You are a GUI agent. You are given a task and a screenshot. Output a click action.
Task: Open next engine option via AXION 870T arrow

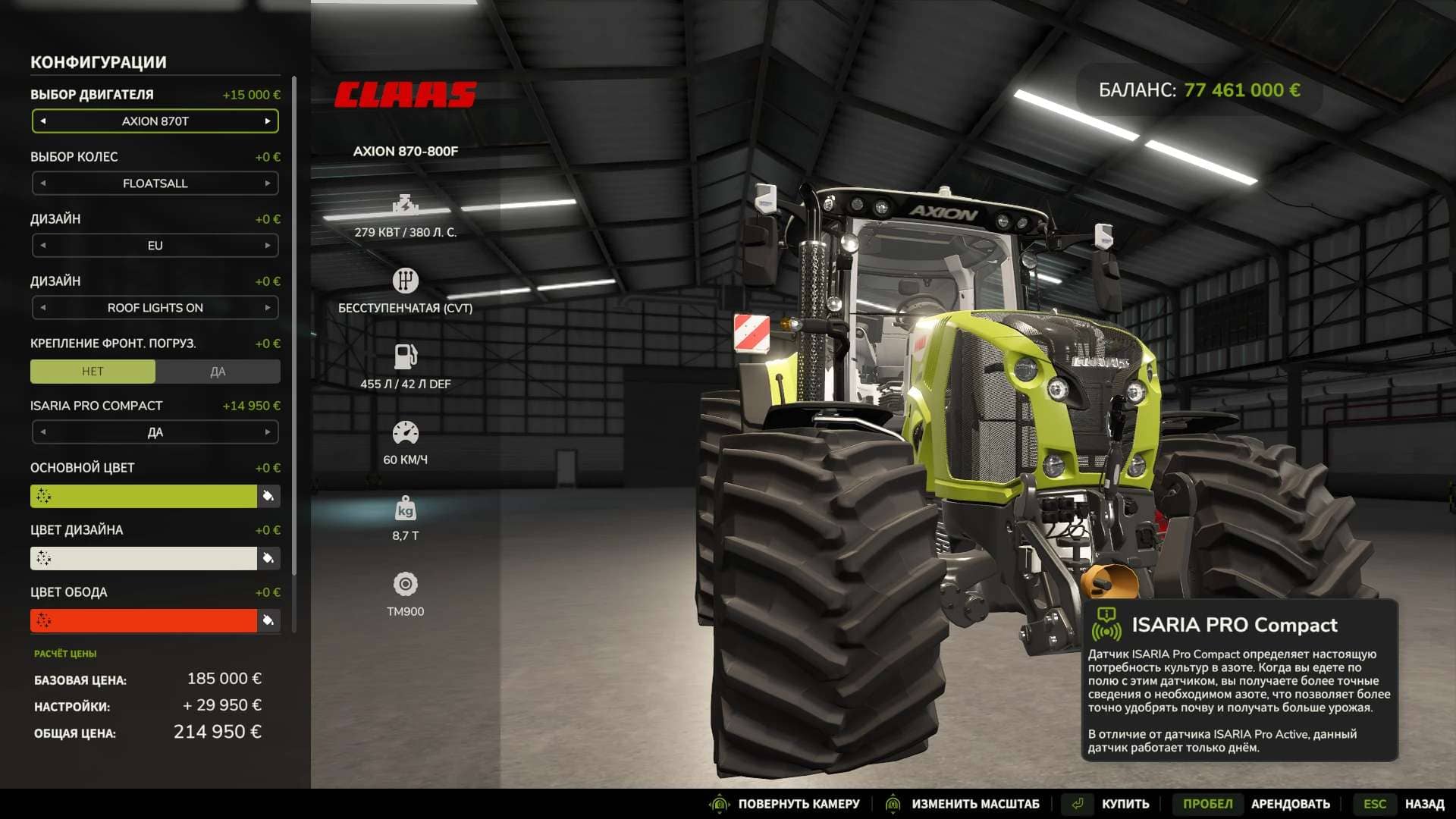tap(268, 121)
